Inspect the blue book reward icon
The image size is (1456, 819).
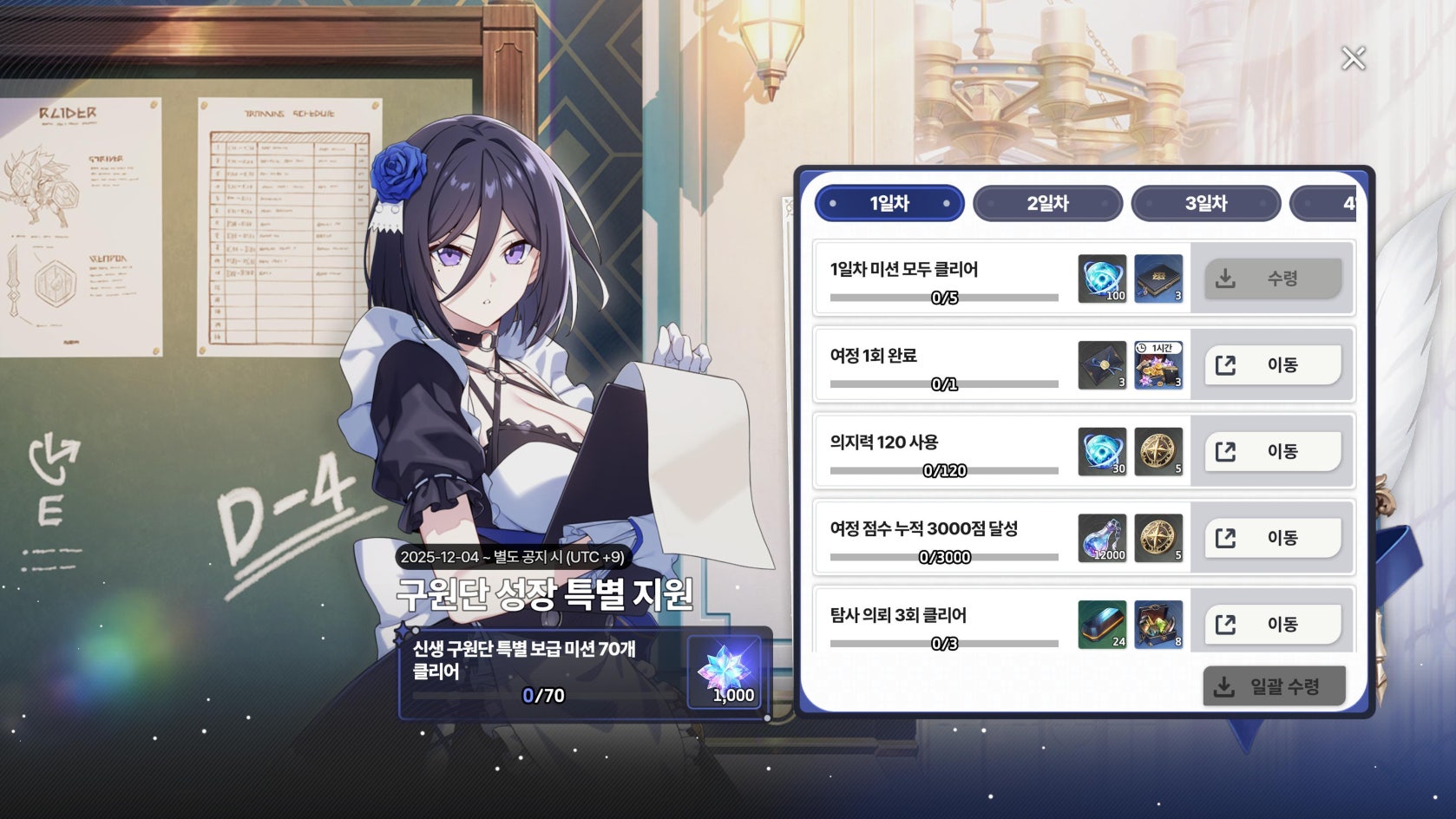click(x=1158, y=278)
